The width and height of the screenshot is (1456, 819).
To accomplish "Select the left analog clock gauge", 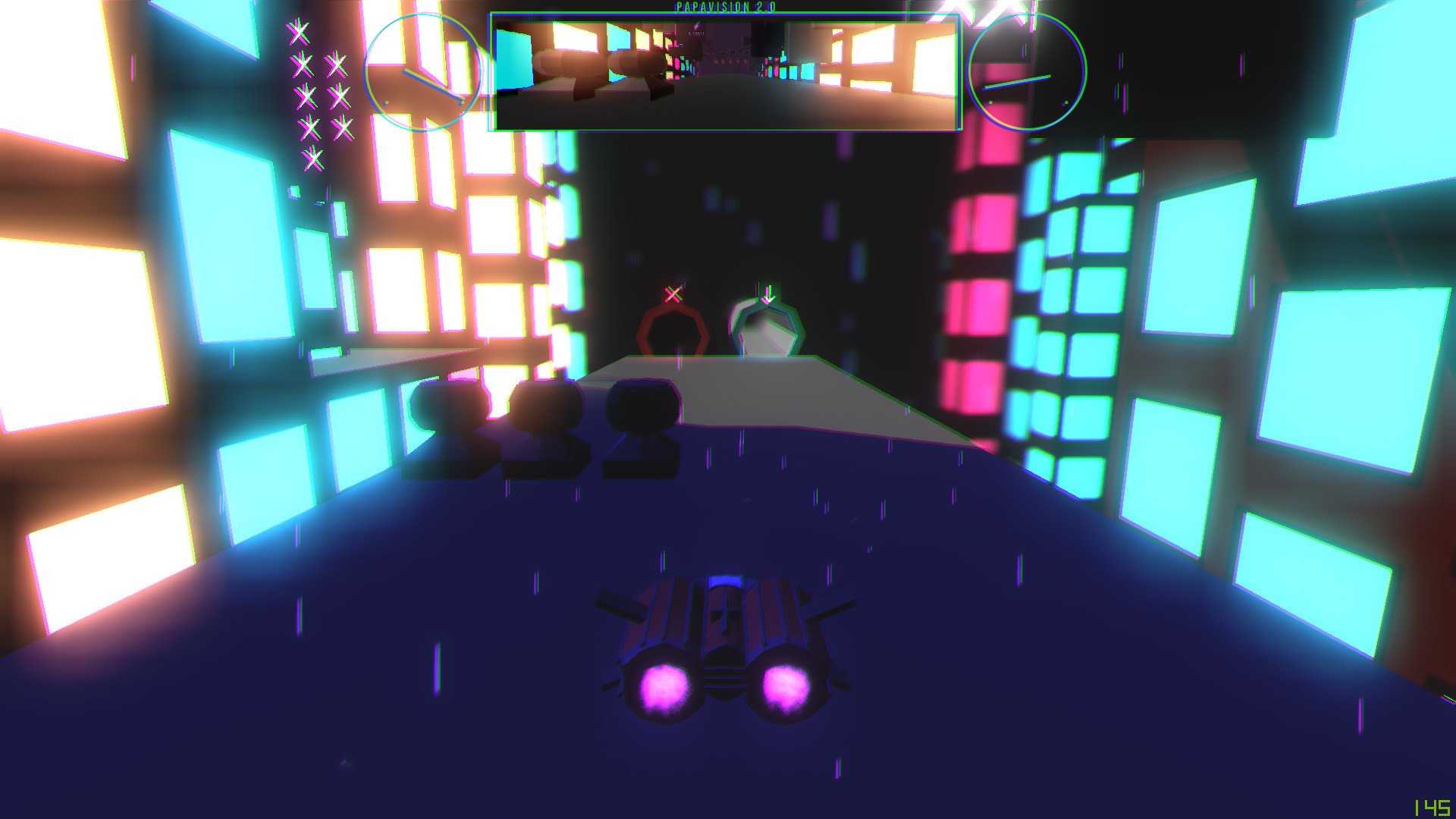I will click(425, 72).
